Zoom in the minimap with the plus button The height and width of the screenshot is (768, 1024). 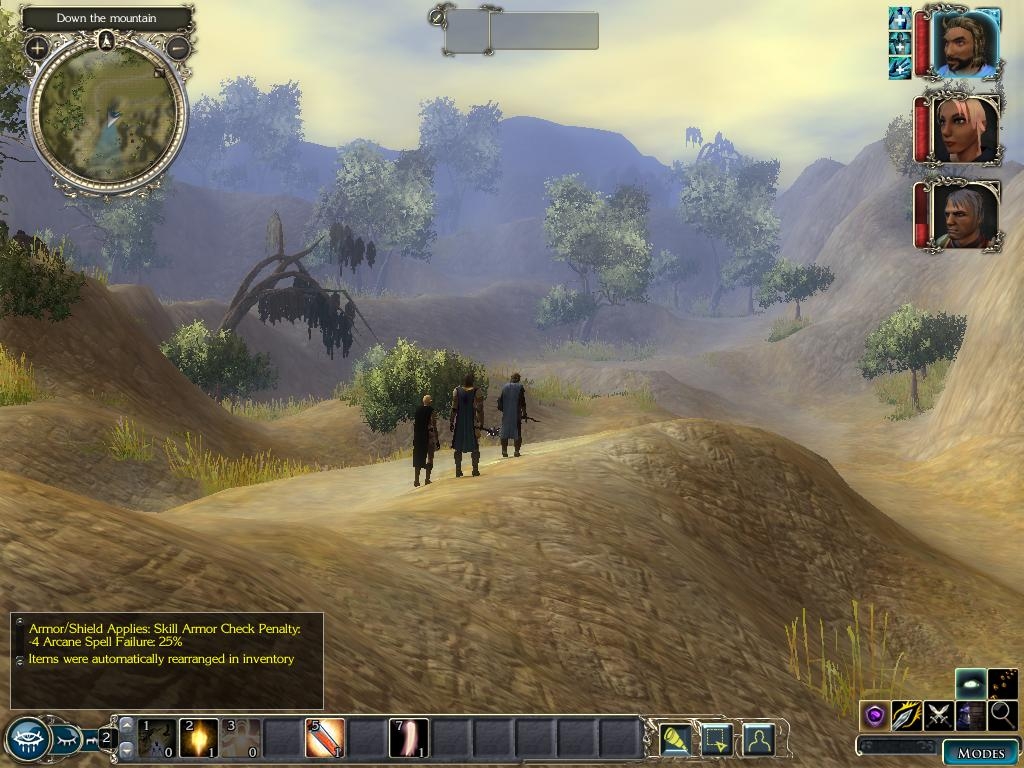37,47
